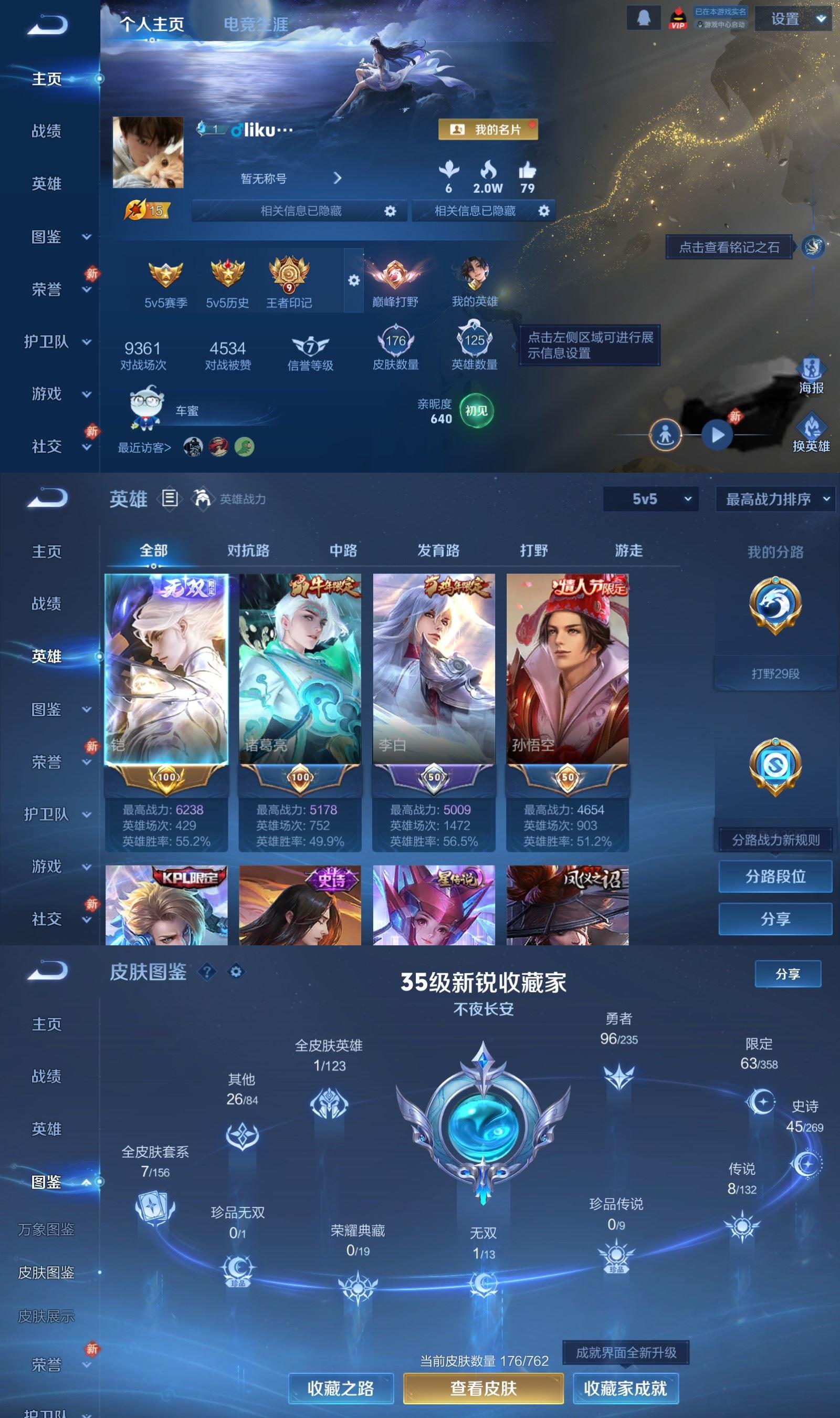Open 我的名片 name card
The image size is (840, 1418).
(x=490, y=130)
